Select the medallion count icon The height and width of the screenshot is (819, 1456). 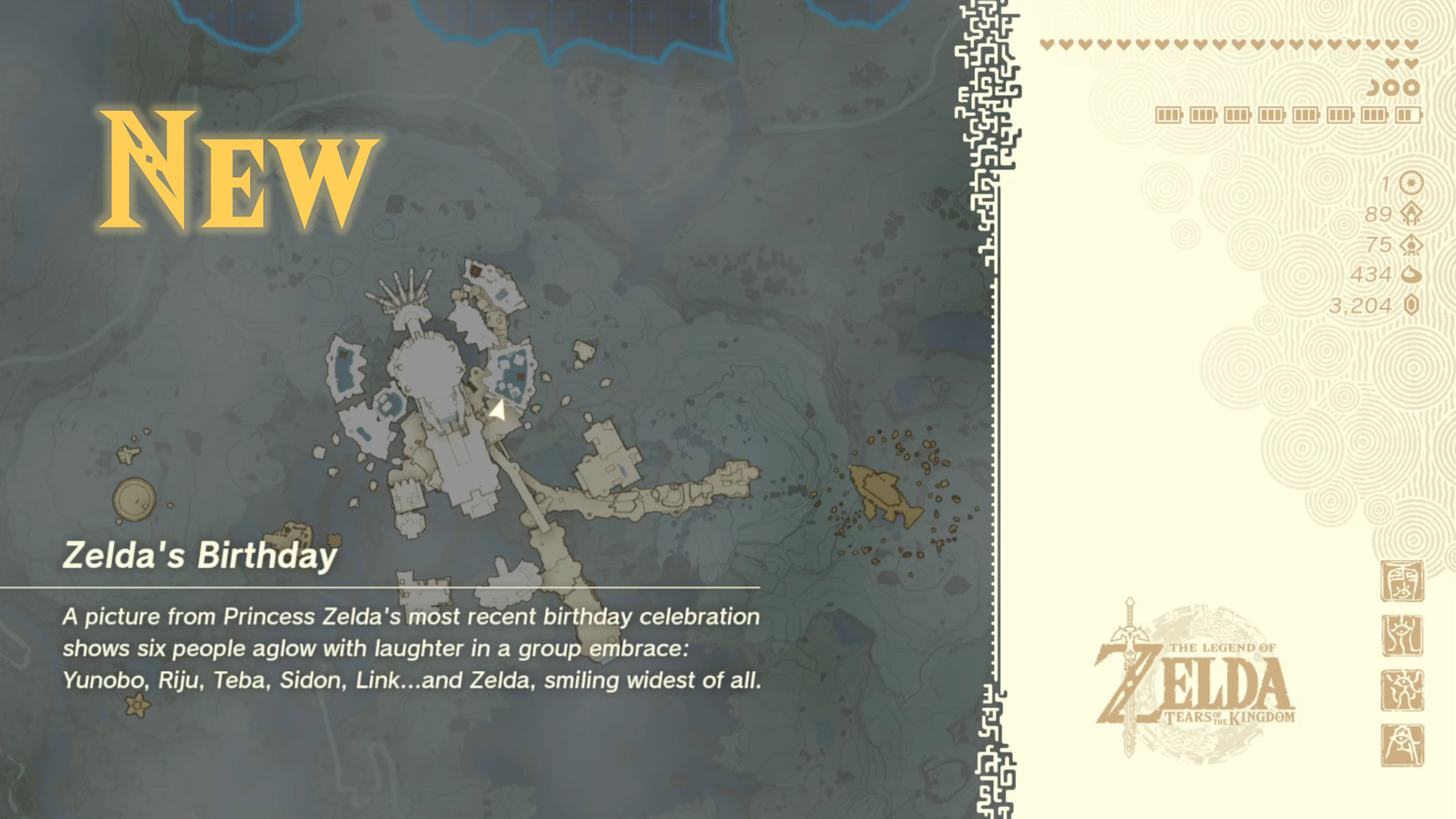pos(1411,183)
